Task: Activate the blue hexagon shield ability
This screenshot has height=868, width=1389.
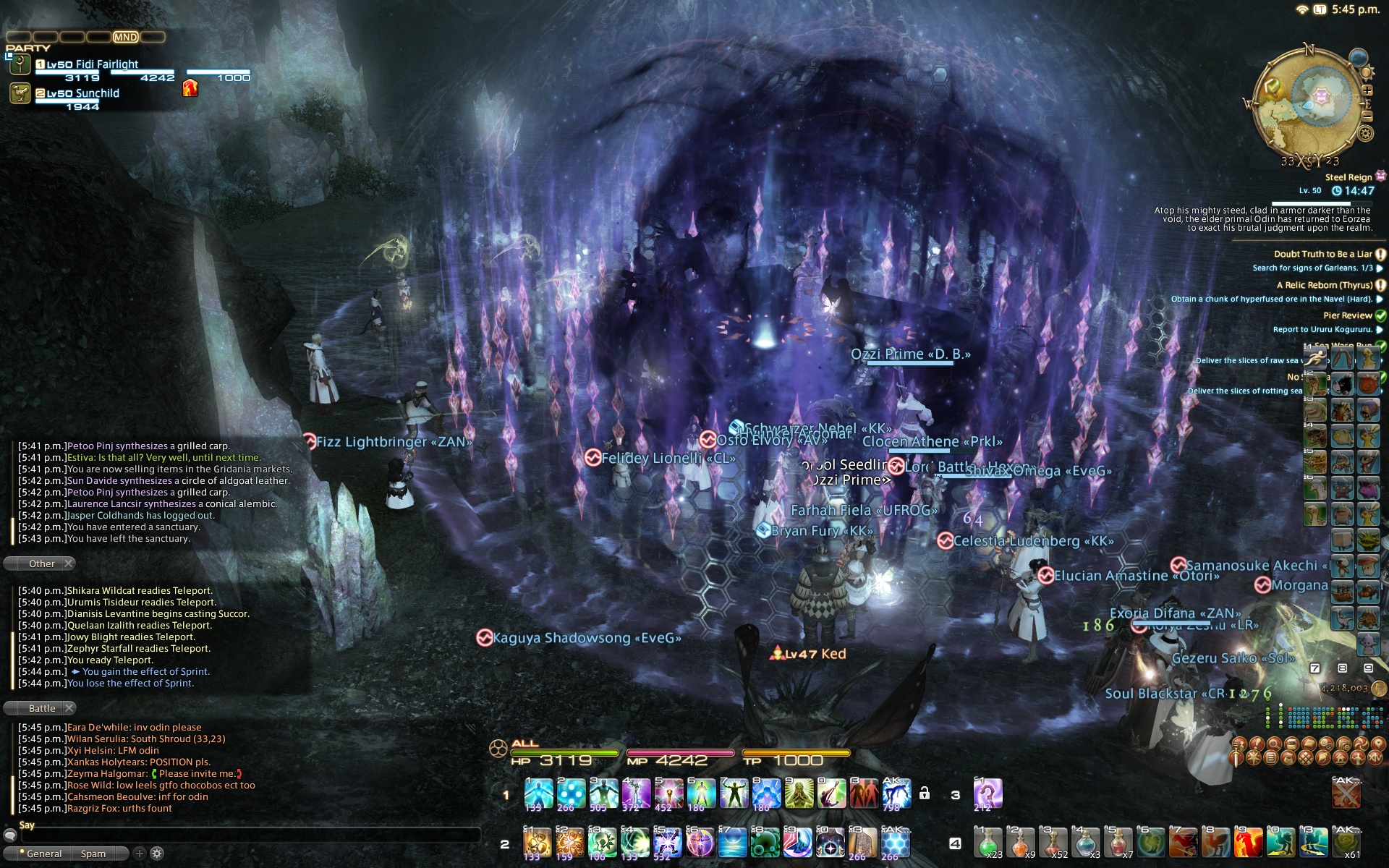Action: coord(896,843)
